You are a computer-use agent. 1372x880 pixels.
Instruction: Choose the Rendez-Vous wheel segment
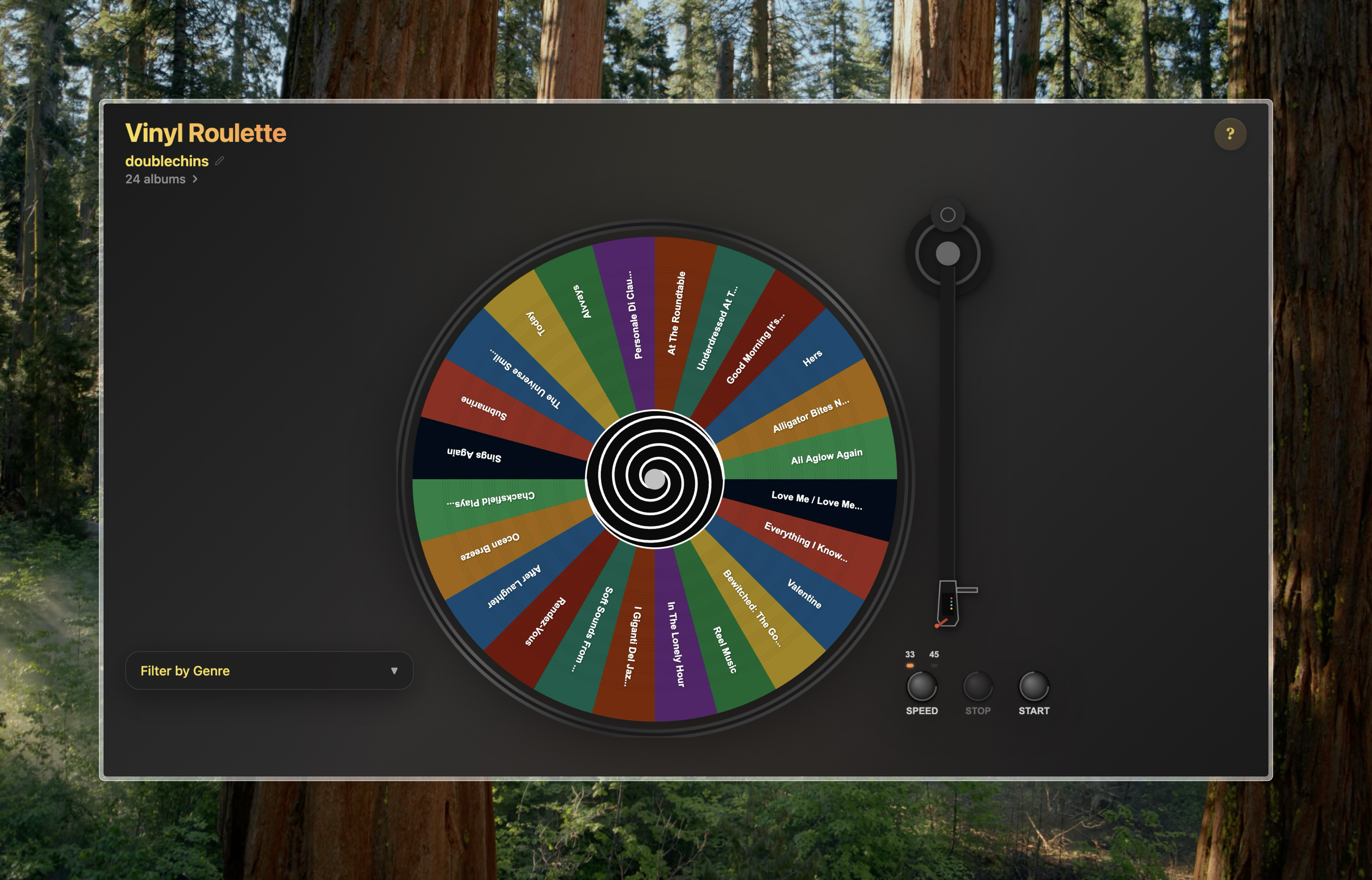(x=545, y=621)
